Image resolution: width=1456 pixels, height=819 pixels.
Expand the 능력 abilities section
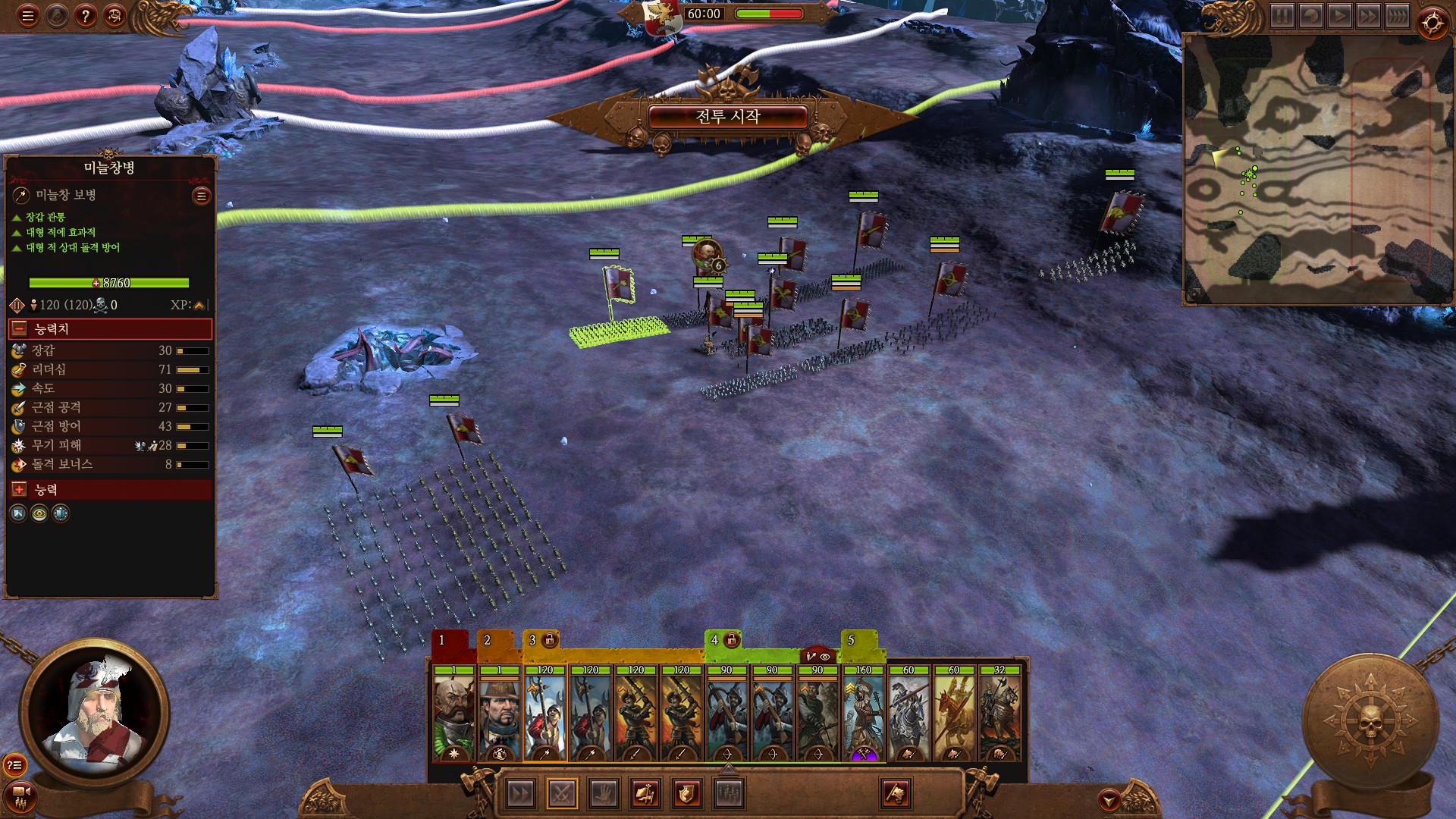[20, 490]
